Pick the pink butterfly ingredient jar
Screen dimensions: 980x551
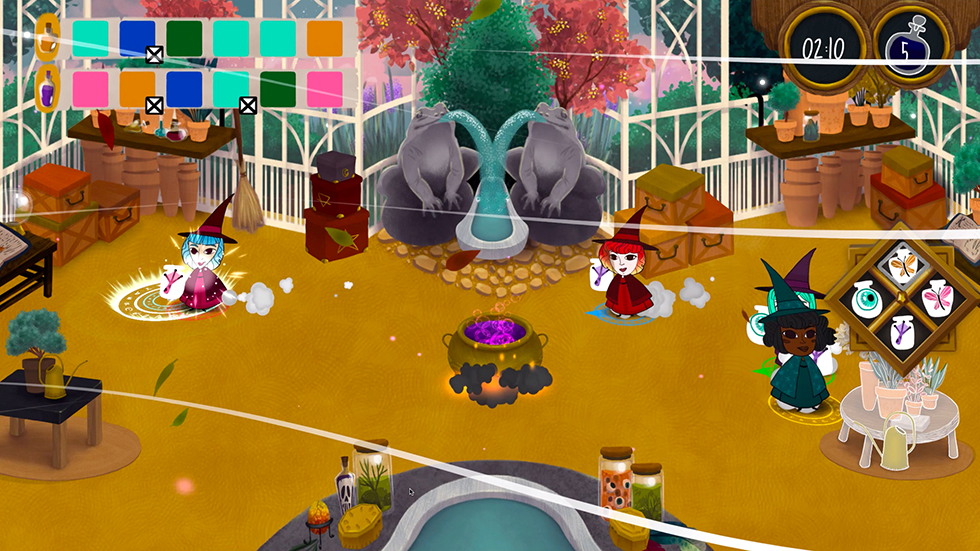pos(940,299)
